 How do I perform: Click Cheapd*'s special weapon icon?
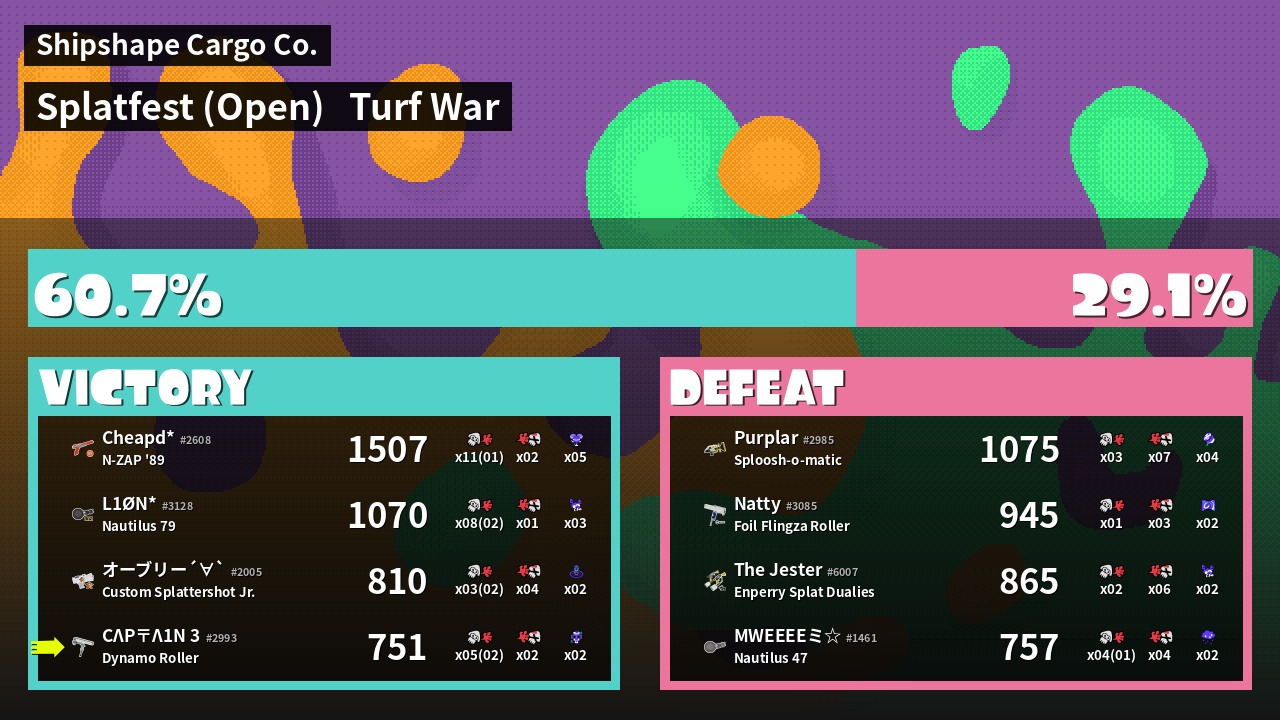(575, 439)
